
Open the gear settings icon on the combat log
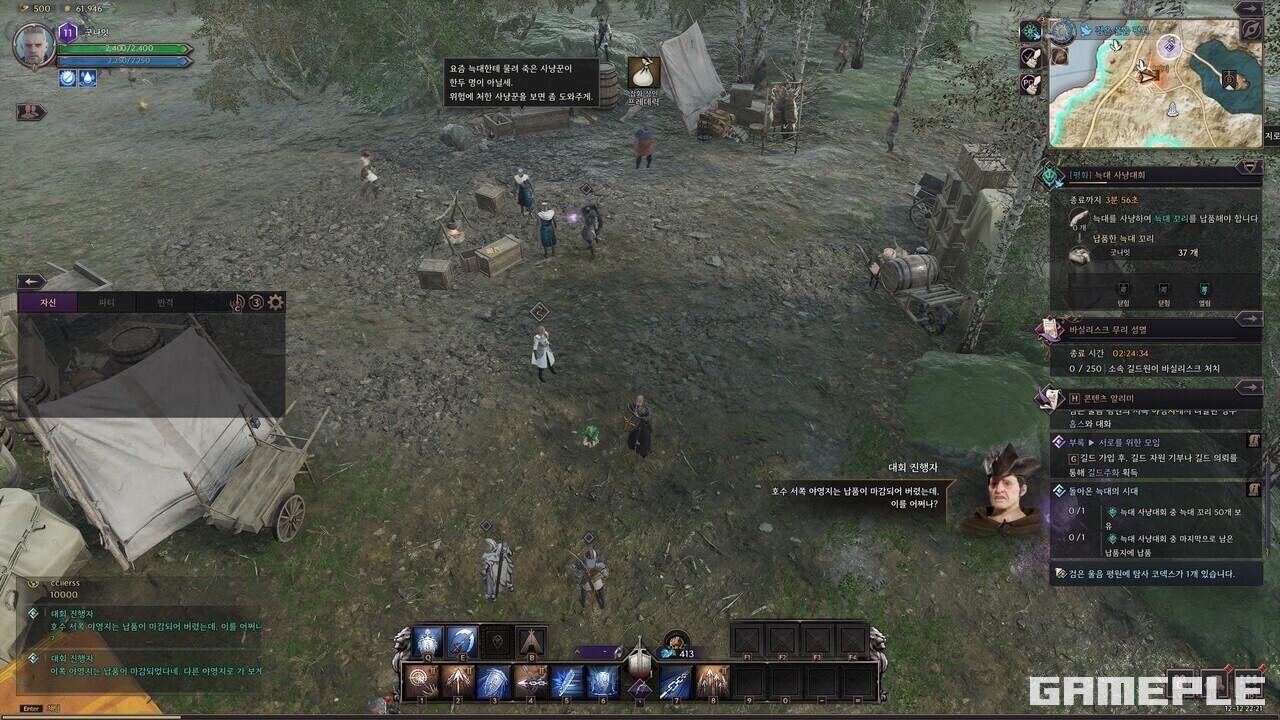[x=276, y=302]
